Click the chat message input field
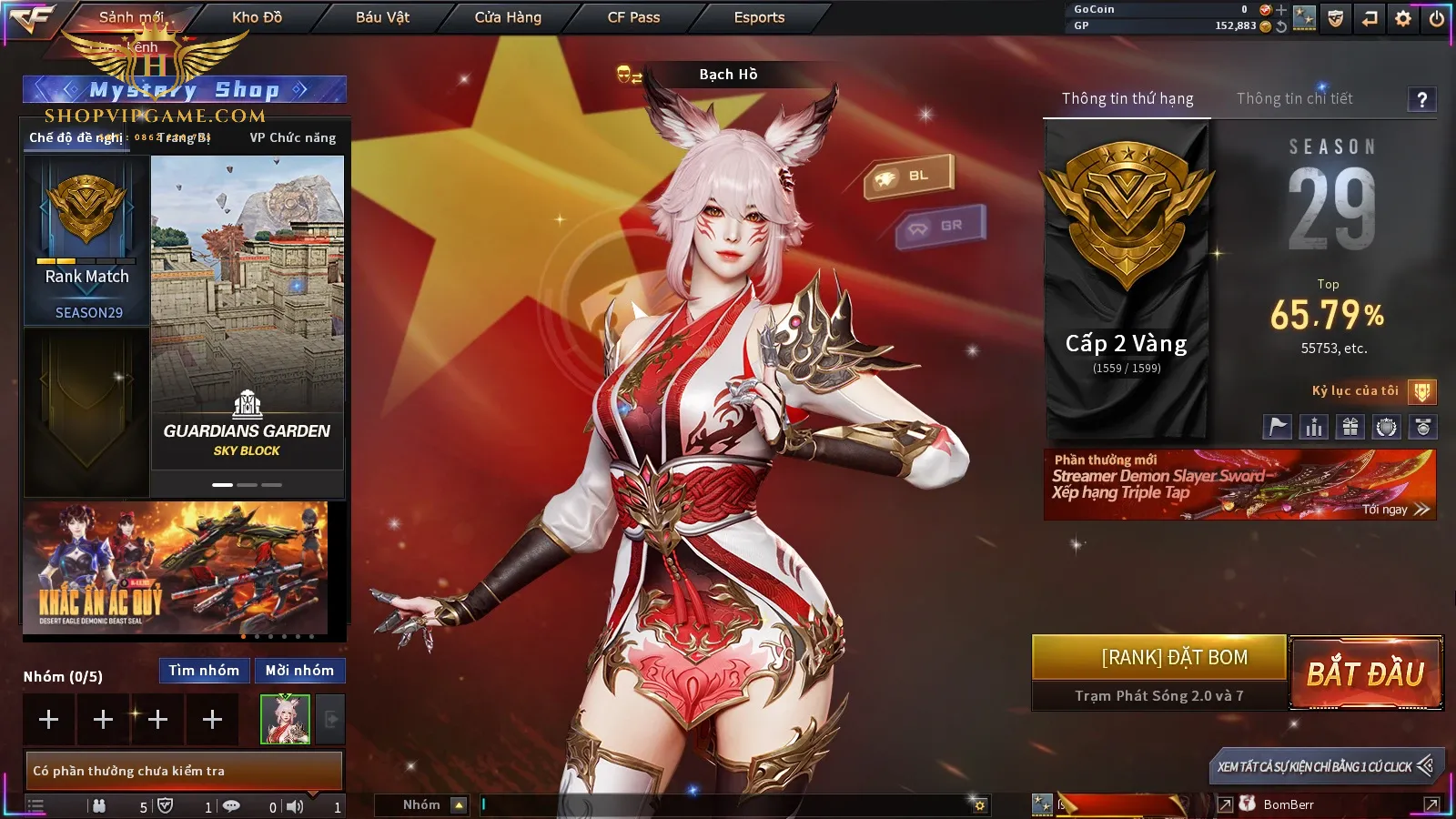The height and width of the screenshot is (819, 1456). point(728,804)
